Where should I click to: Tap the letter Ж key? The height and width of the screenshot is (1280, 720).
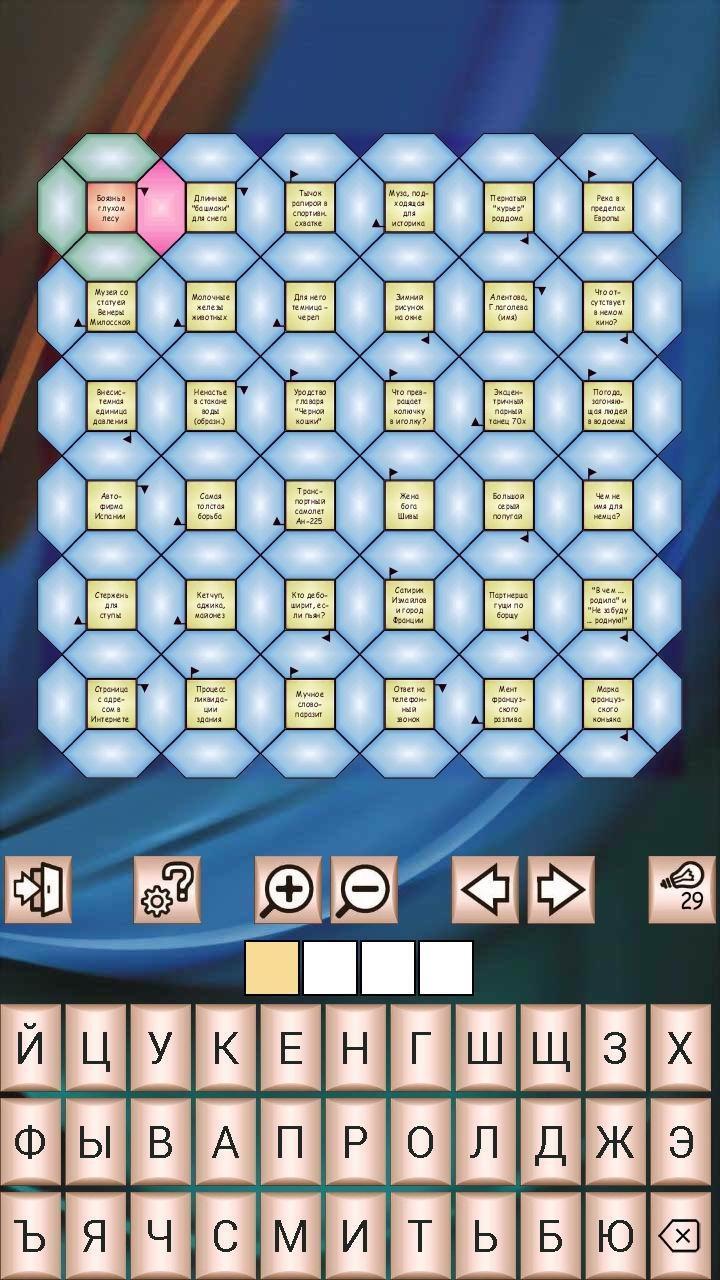click(x=615, y=1142)
